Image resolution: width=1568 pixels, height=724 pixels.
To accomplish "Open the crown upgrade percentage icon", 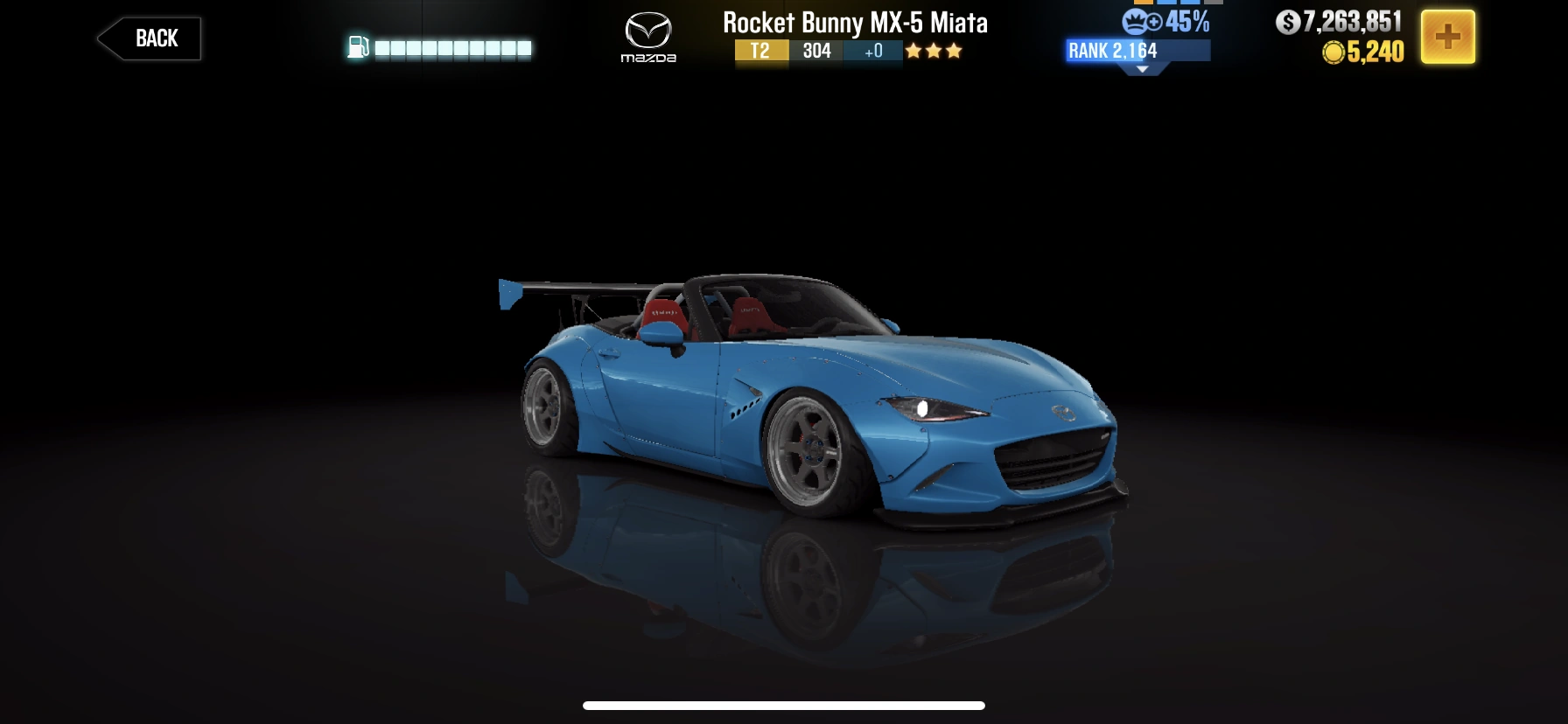I will [1136, 21].
